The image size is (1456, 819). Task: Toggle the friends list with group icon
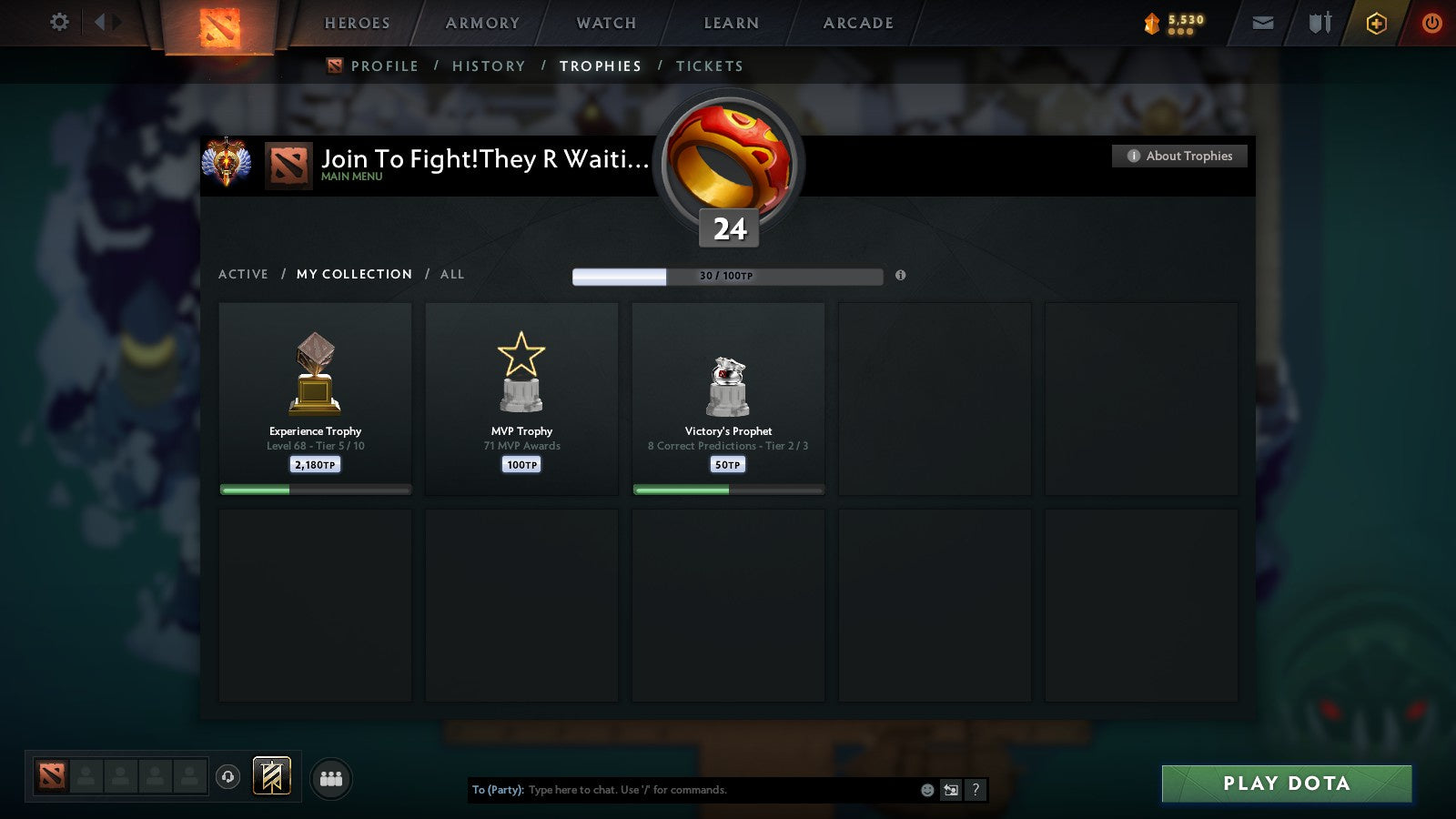pyautogui.click(x=330, y=778)
